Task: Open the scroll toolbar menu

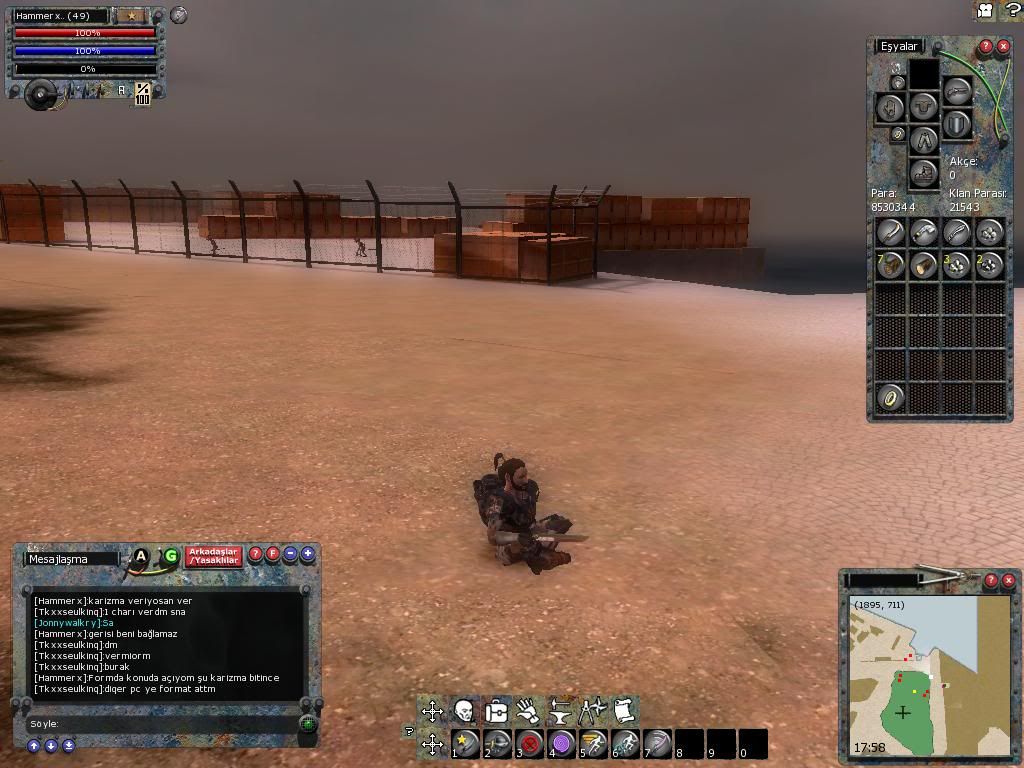Action: (624, 711)
